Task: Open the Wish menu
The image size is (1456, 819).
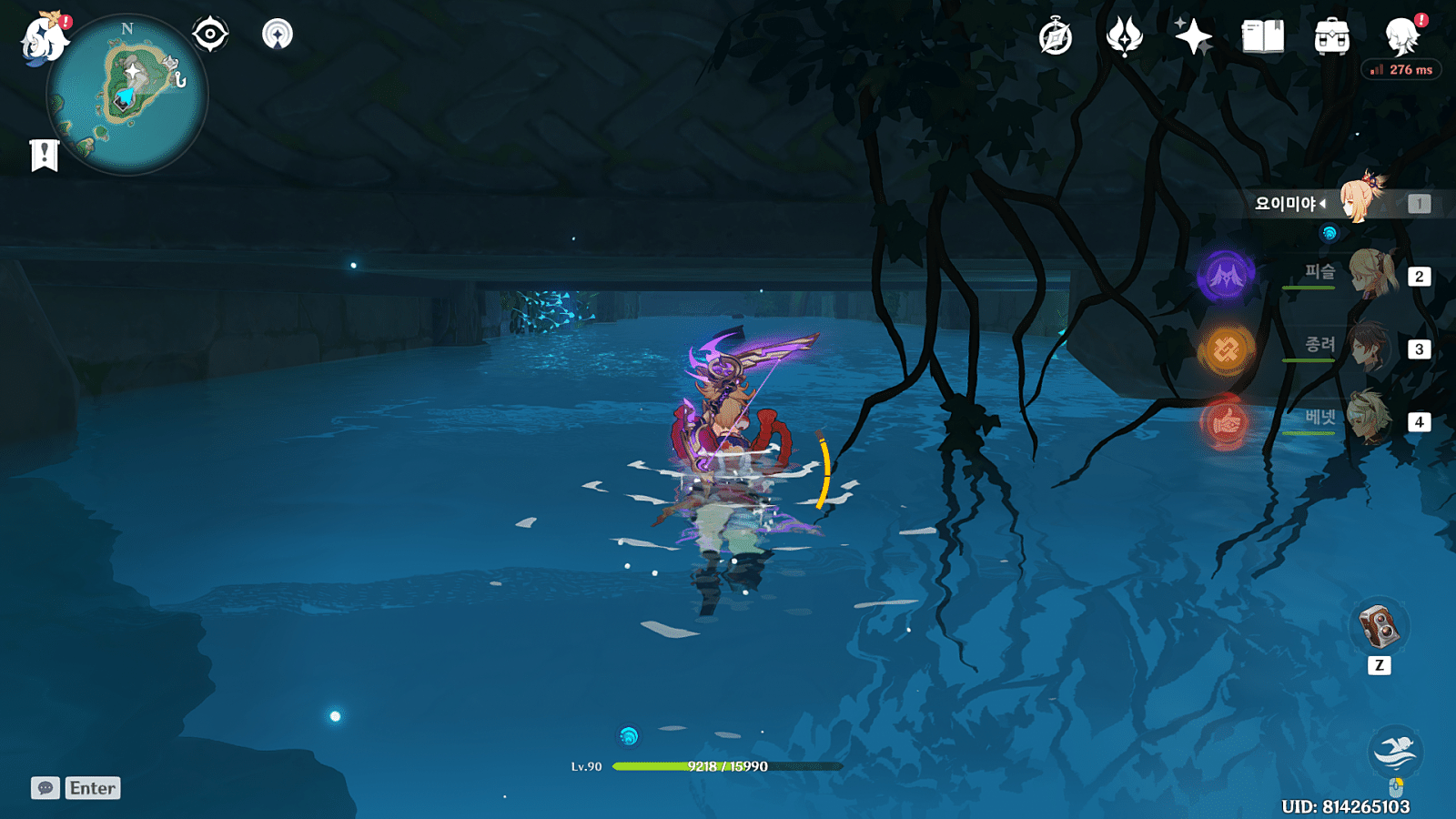Action: (1193, 37)
